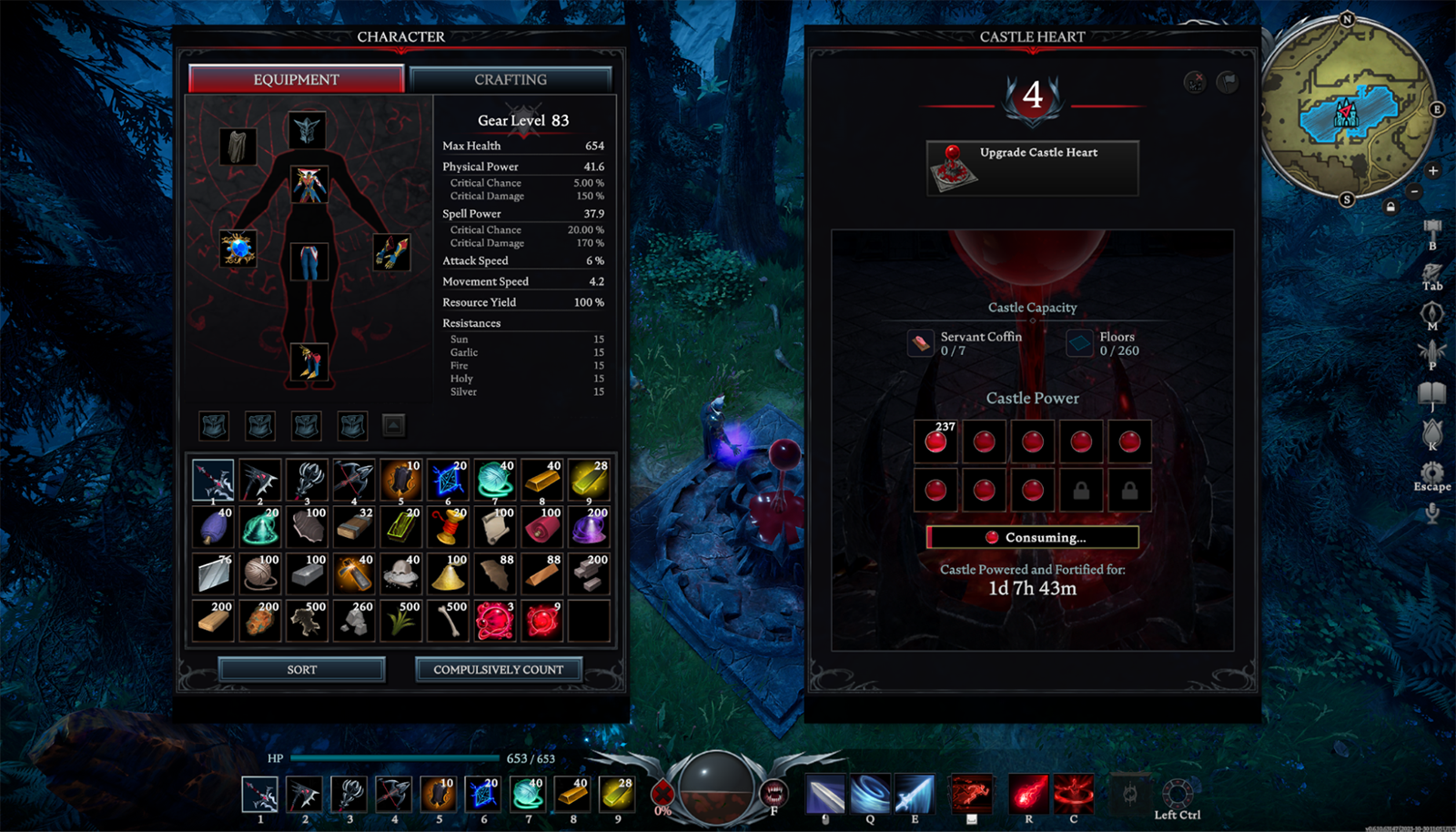Image resolution: width=1456 pixels, height=832 pixels.
Task: Toggle the minimap lock icon
Action: pos(1390,207)
